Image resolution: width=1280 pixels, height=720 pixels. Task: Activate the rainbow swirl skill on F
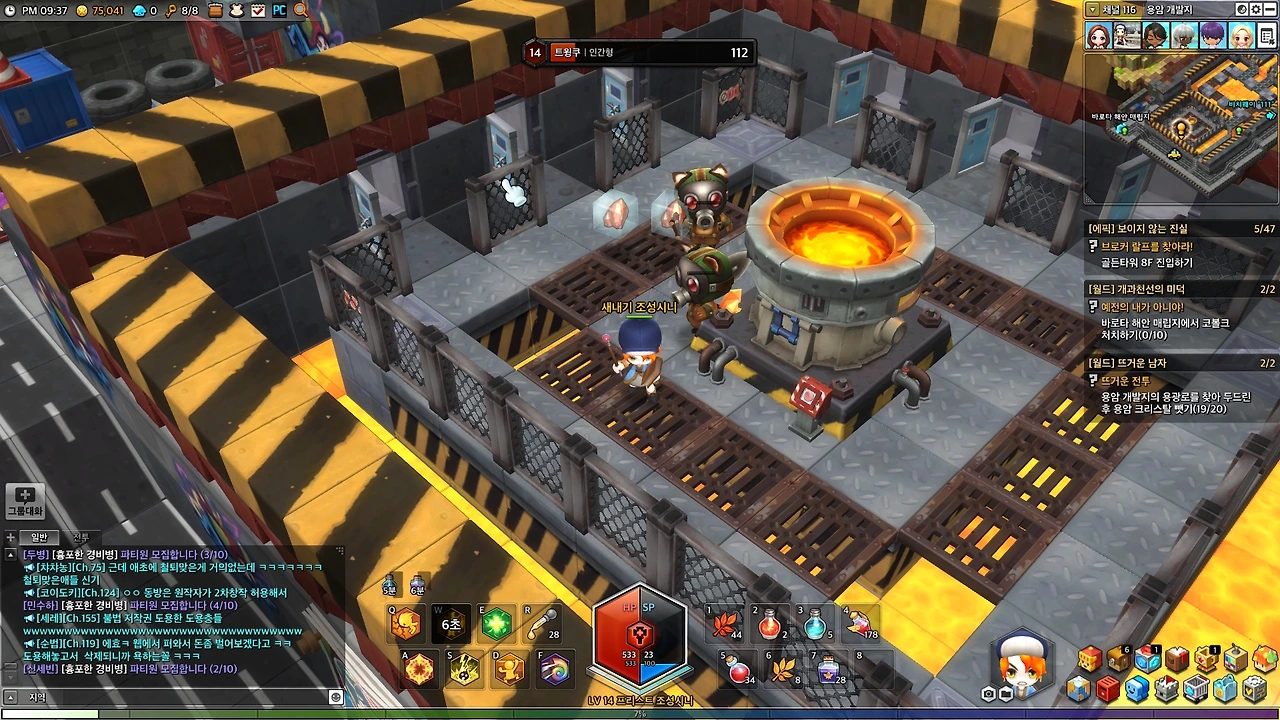click(x=555, y=669)
